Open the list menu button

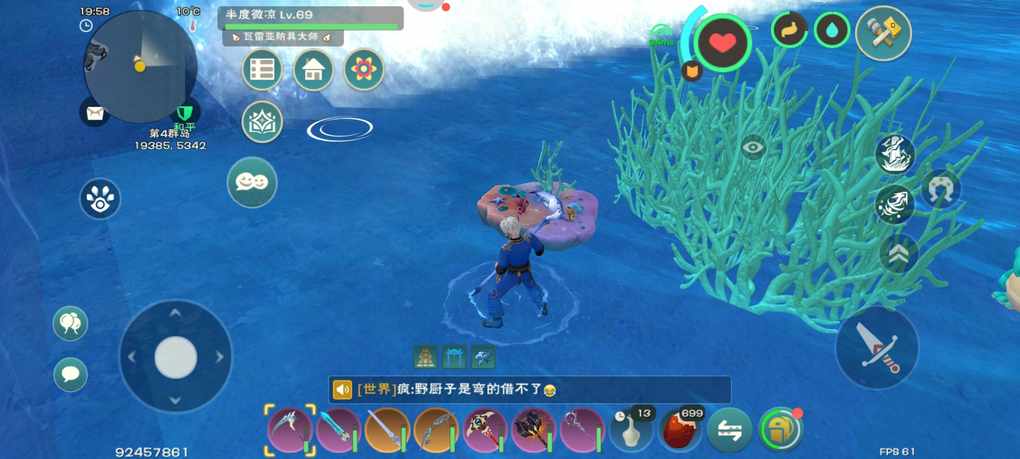point(262,70)
